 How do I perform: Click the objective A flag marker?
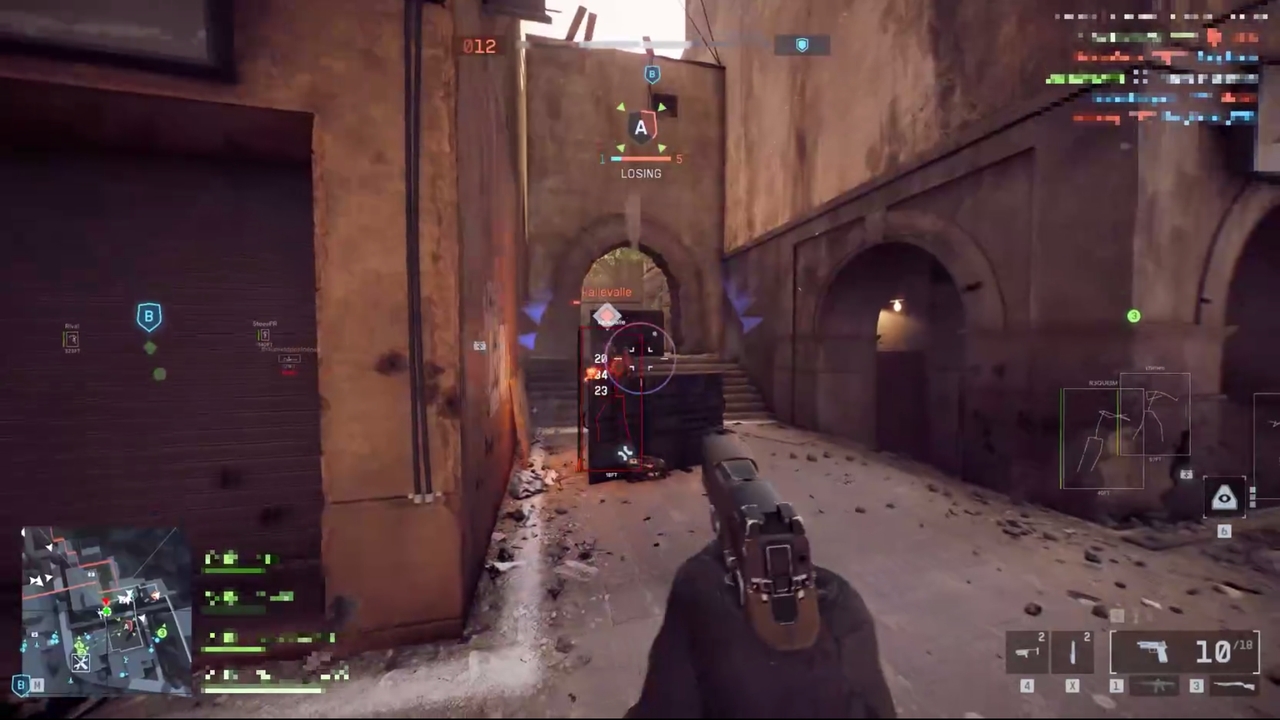tap(640, 128)
